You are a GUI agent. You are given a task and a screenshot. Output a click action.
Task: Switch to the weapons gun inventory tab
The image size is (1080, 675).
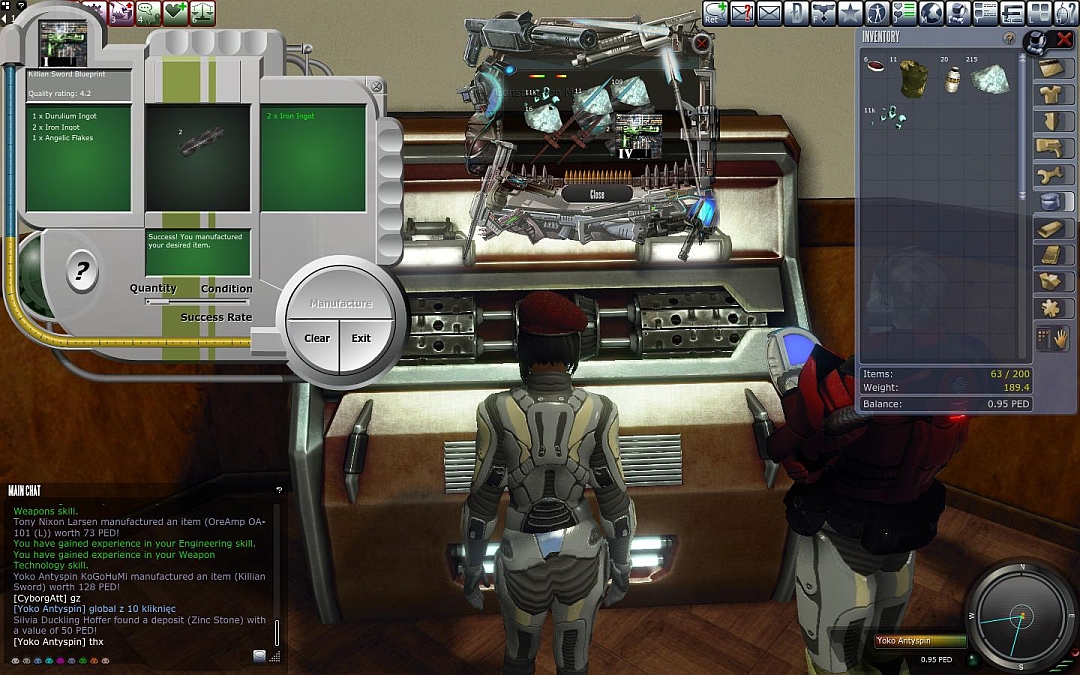tap(1050, 149)
